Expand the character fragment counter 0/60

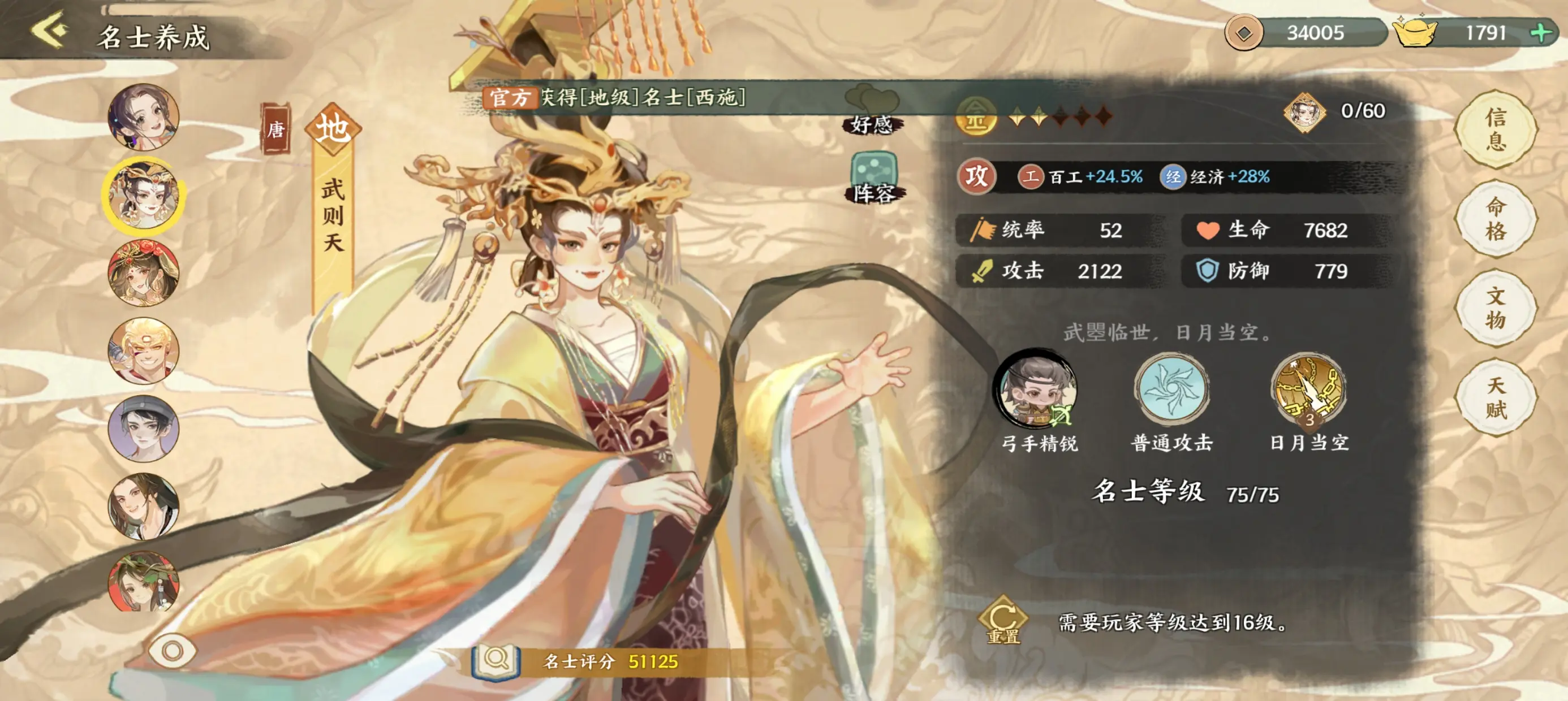(1333, 111)
